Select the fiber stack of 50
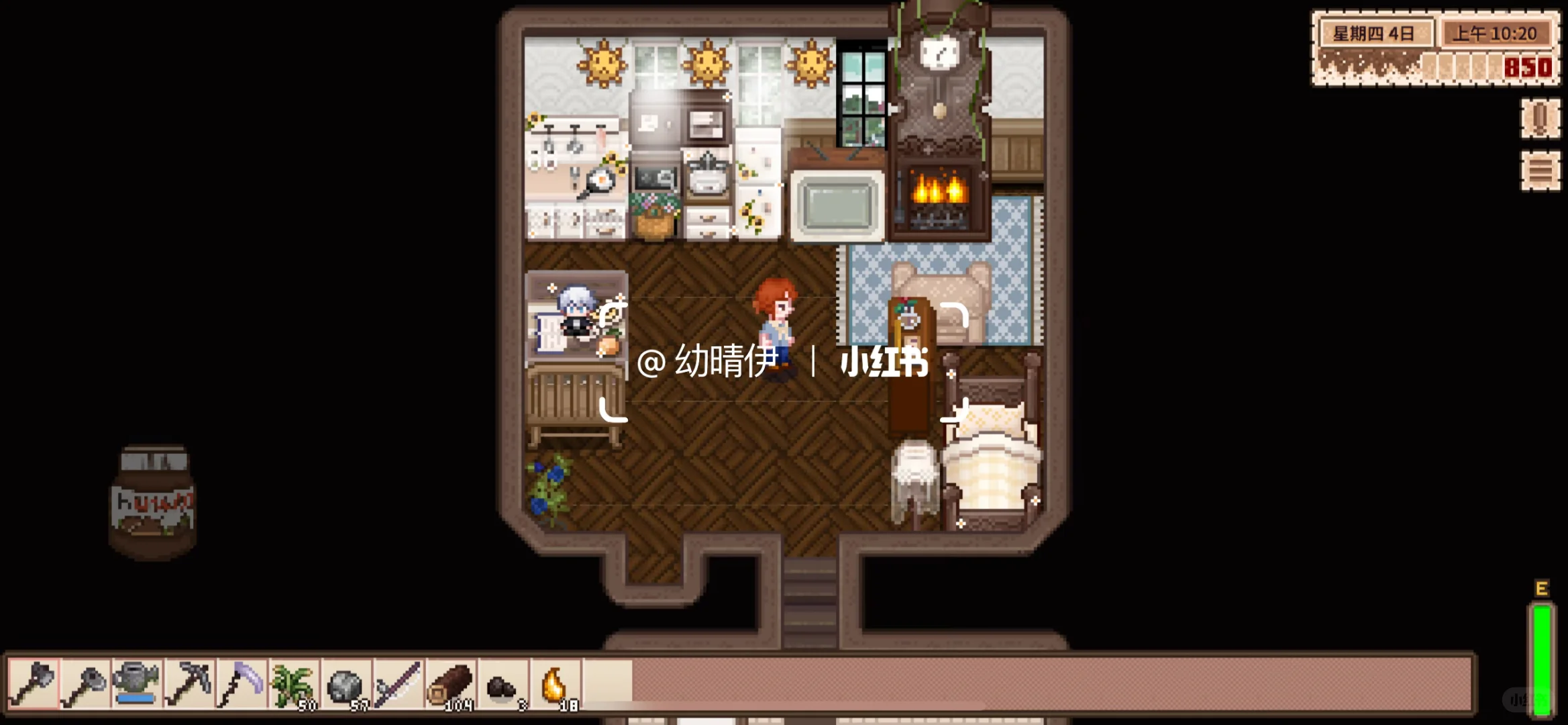Image resolution: width=1568 pixels, height=725 pixels. pos(294,685)
